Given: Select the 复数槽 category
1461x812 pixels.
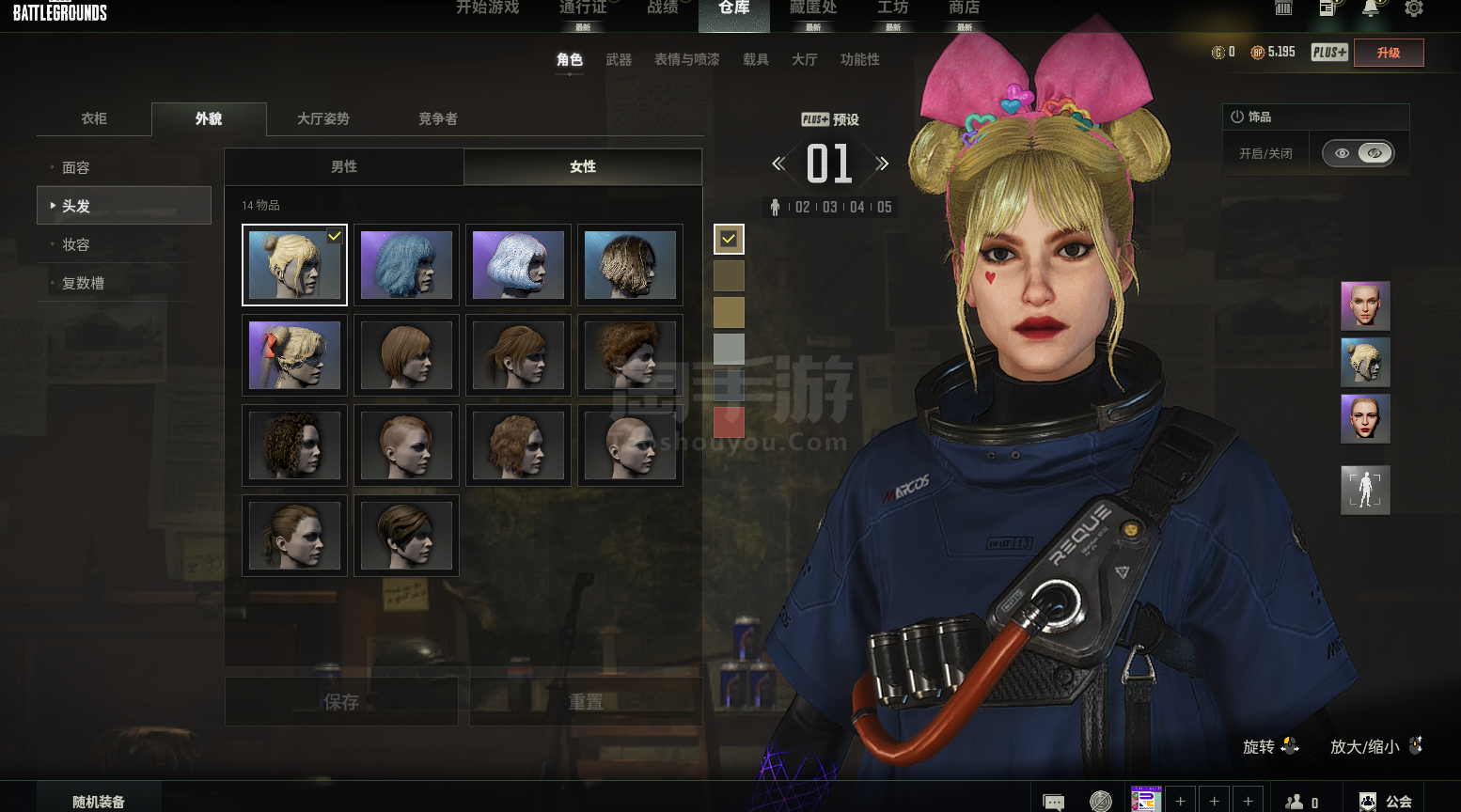Looking at the screenshot, I should pyautogui.click(x=83, y=283).
